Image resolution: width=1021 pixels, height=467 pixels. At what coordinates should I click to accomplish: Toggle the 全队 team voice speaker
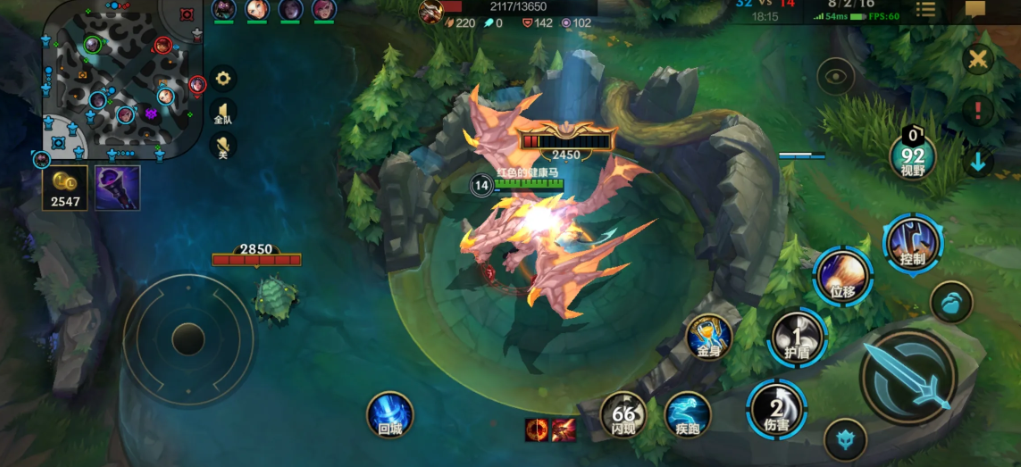pyautogui.click(x=223, y=113)
